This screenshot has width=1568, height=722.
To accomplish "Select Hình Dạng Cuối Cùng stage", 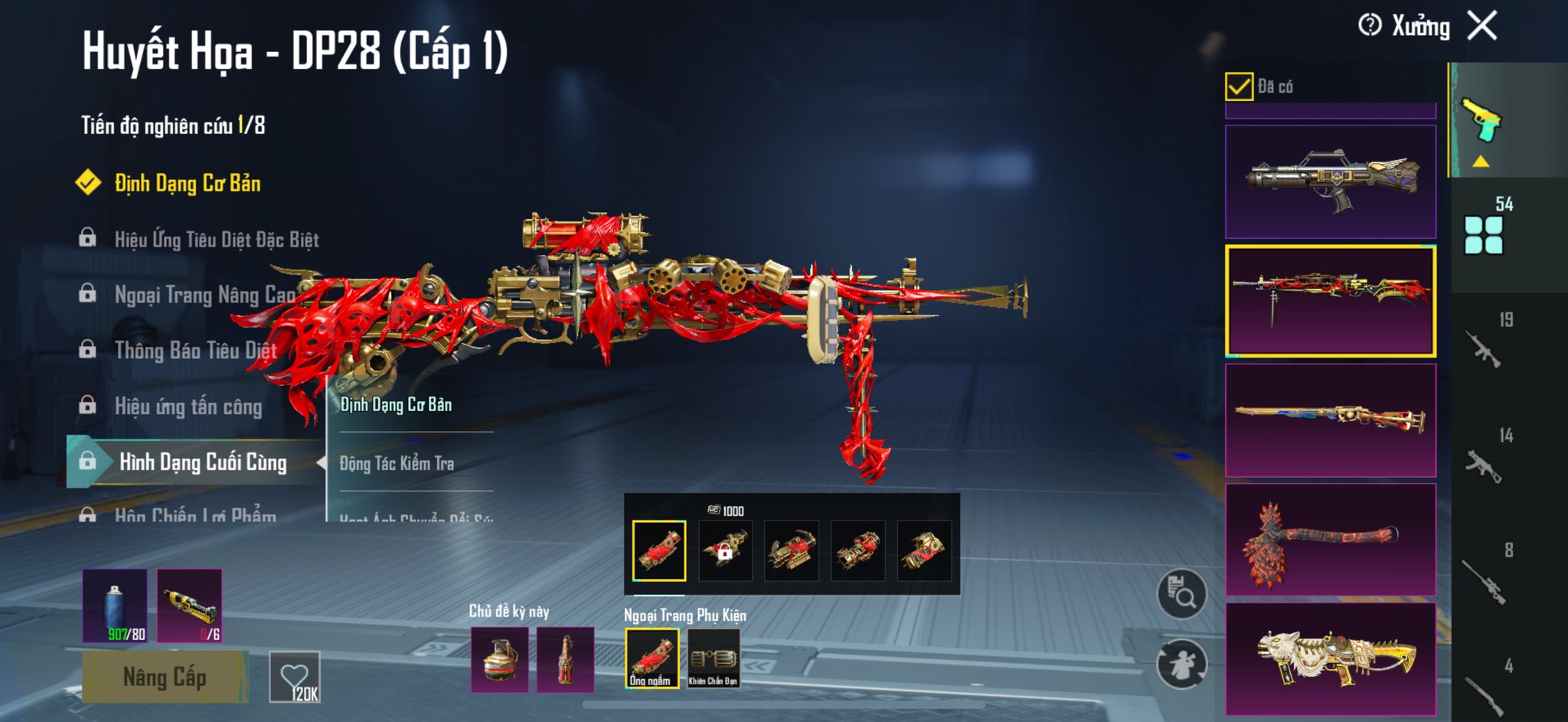I will click(x=202, y=462).
